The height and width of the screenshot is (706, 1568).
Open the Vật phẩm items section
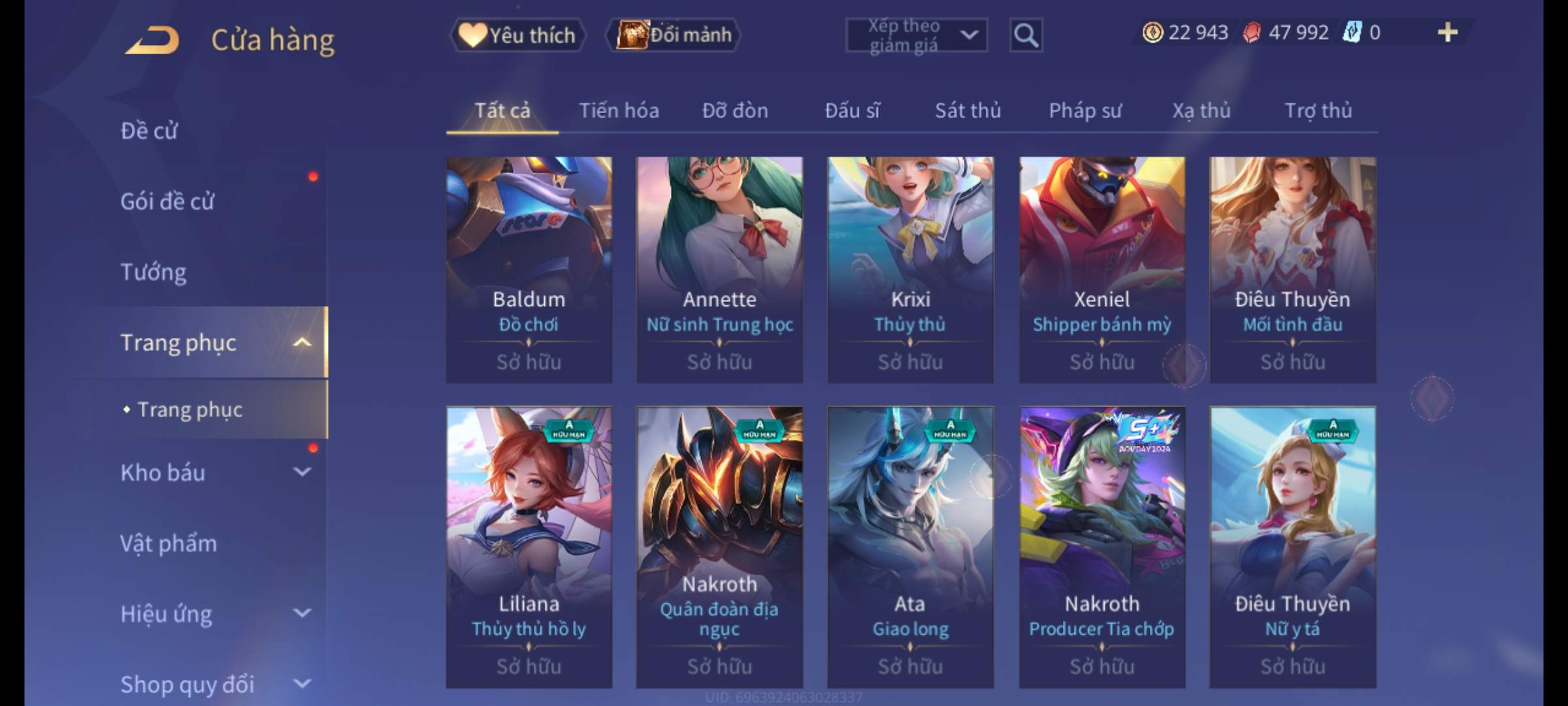click(x=169, y=543)
